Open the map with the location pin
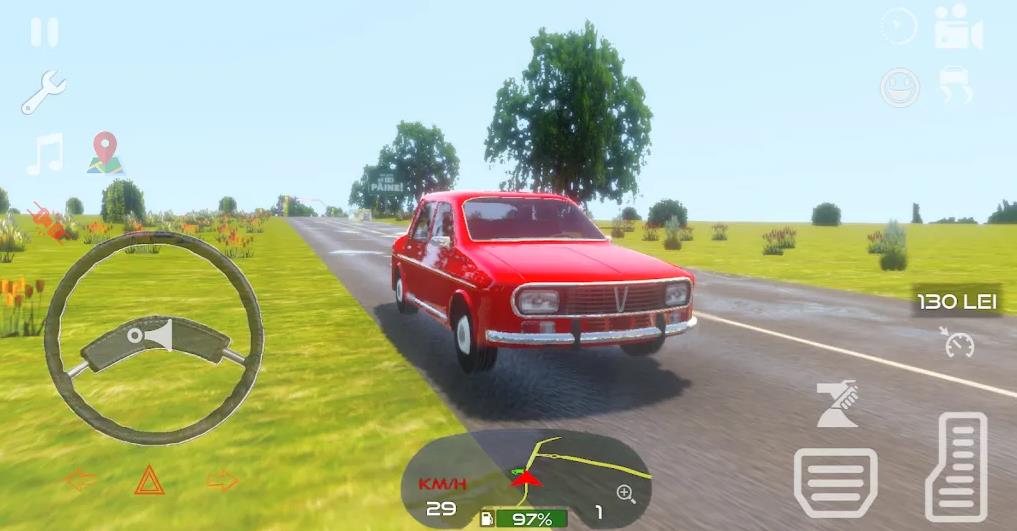Viewport: 1017px width, 531px height. [x=104, y=153]
